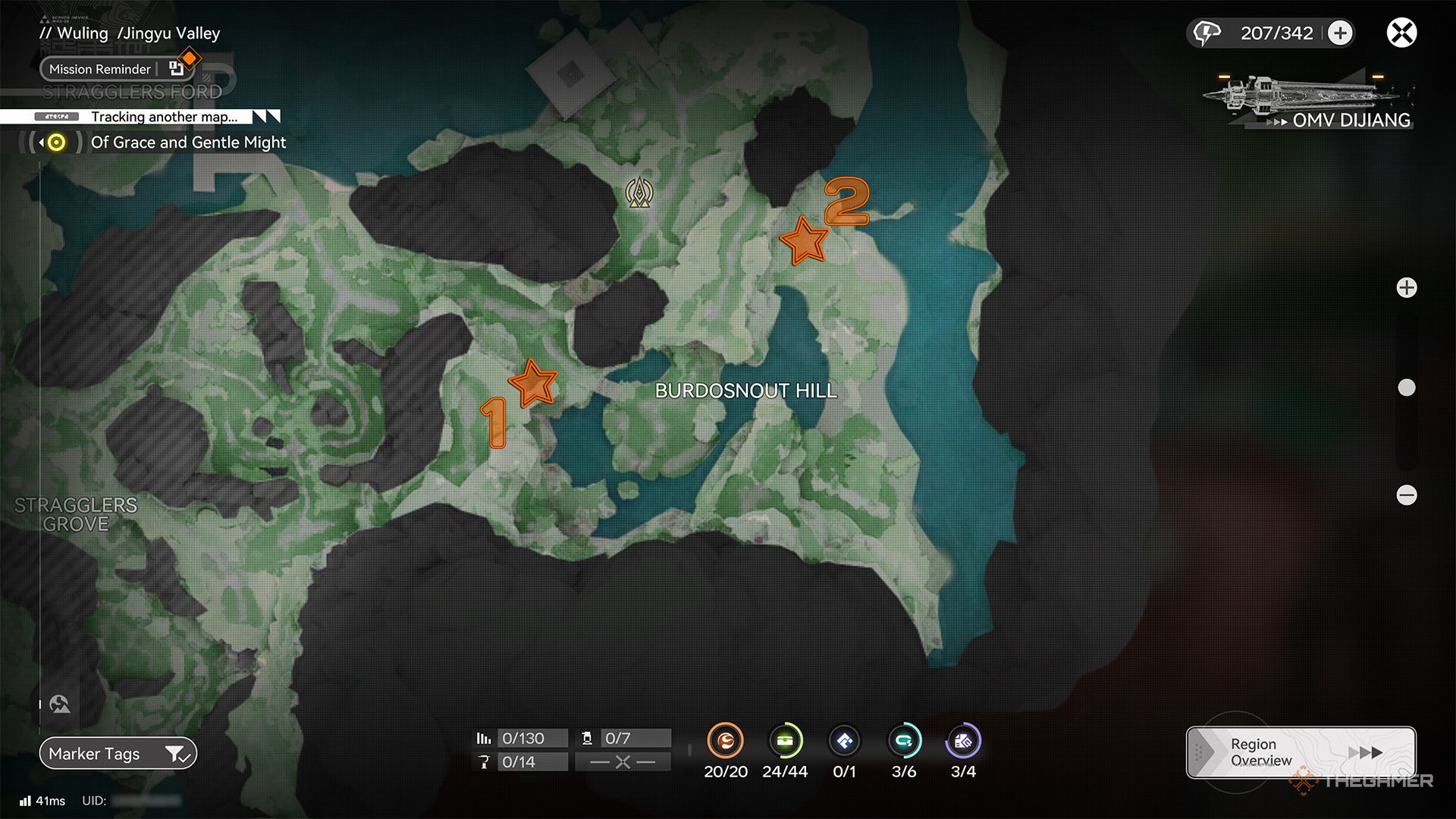Show the orange 20/20 collectible tracker
1456x819 pixels.
tap(726, 741)
